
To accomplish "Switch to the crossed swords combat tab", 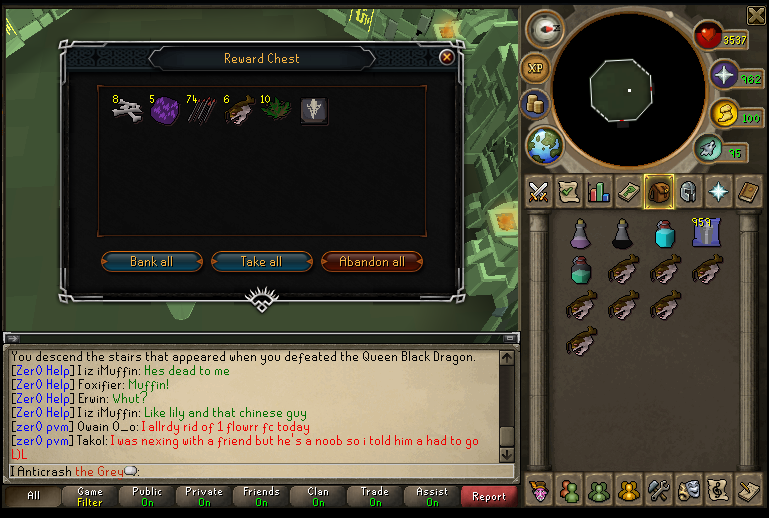I will point(539,191).
